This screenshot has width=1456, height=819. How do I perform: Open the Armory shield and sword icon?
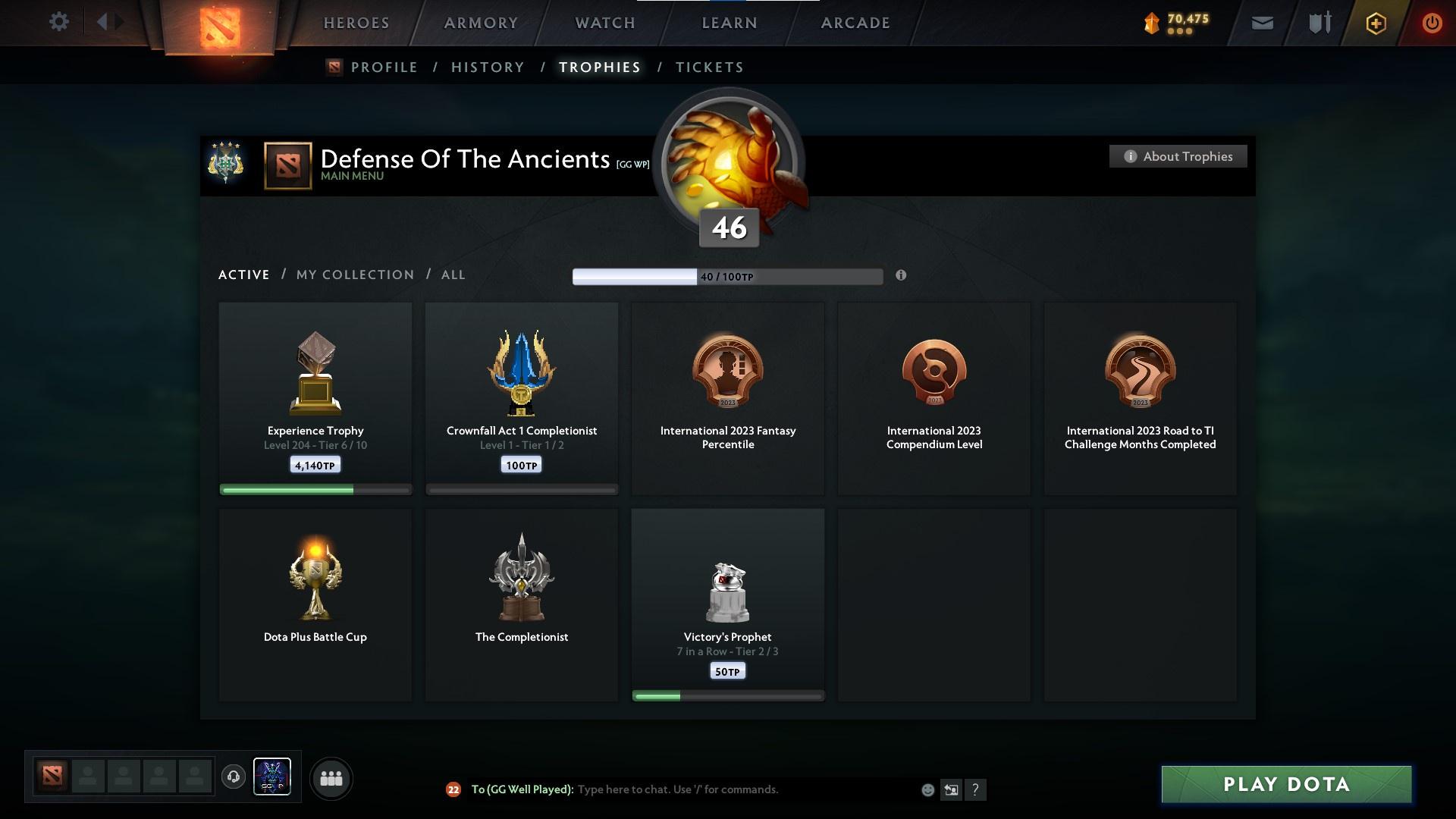pos(1319,23)
